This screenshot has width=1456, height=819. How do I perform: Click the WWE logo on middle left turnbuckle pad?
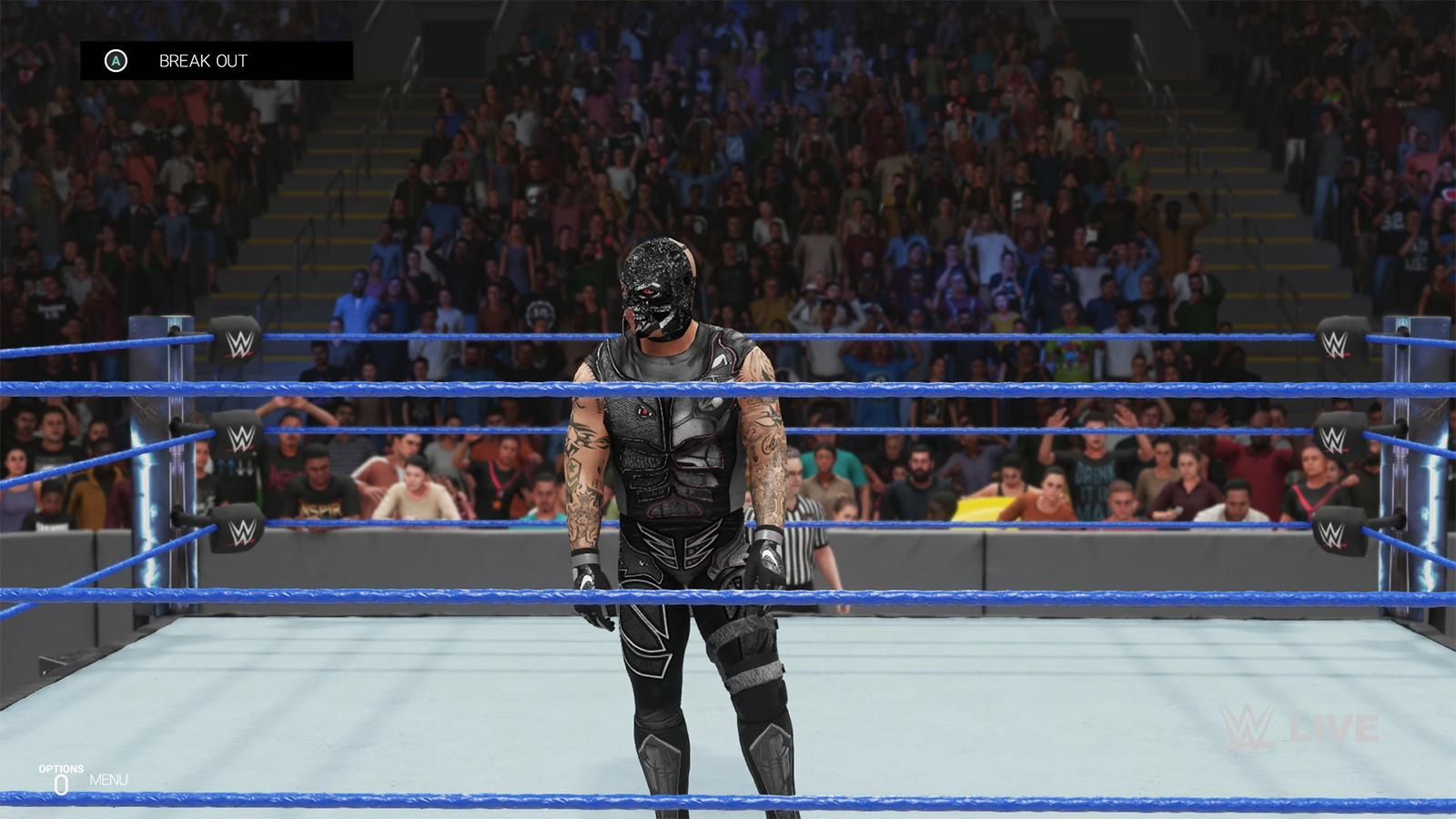tap(241, 437)
